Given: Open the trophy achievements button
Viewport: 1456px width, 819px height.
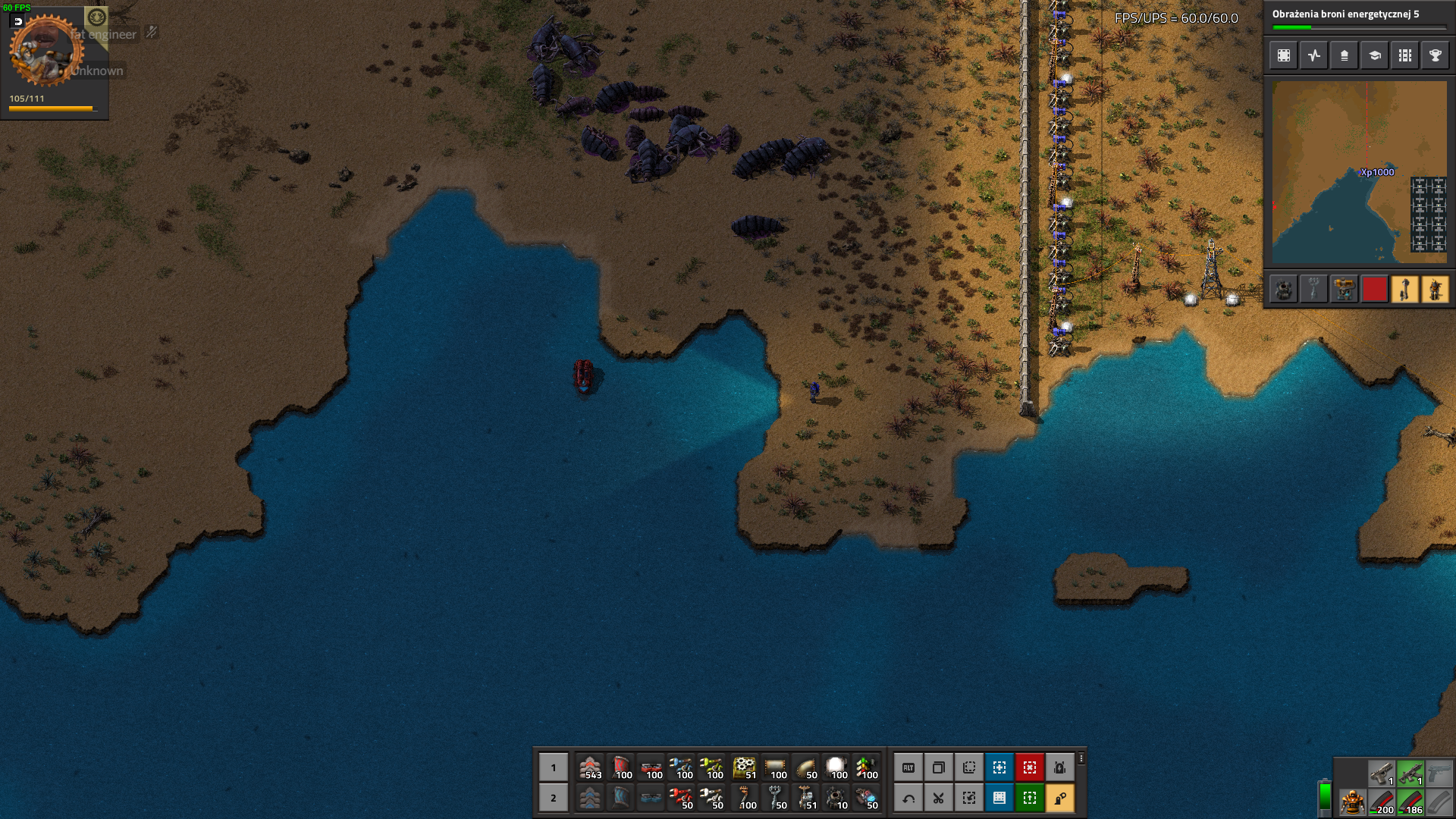Looking at the screenshot, I should pos(1435,55).
